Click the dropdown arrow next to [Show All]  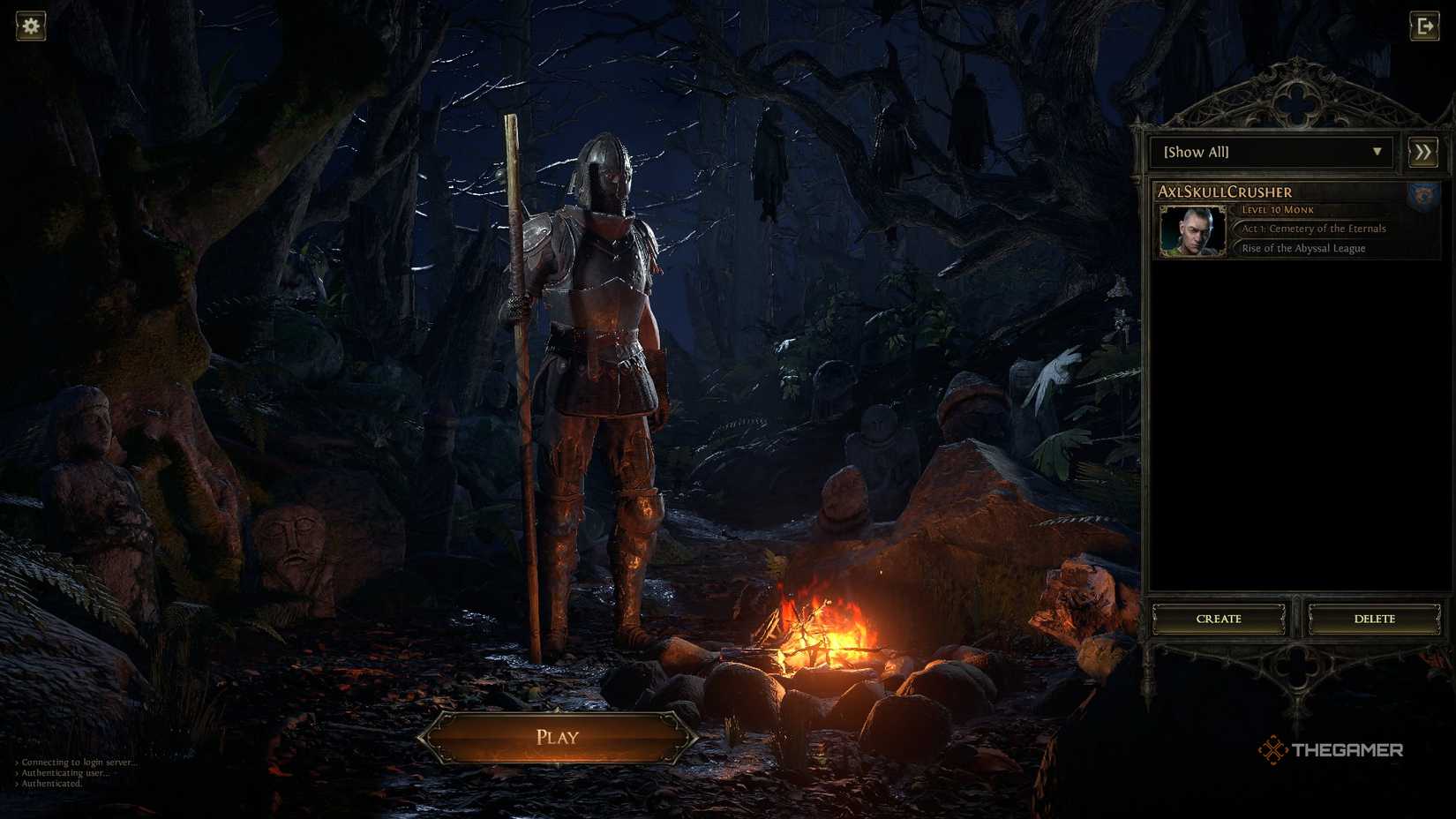[1378, 152]
